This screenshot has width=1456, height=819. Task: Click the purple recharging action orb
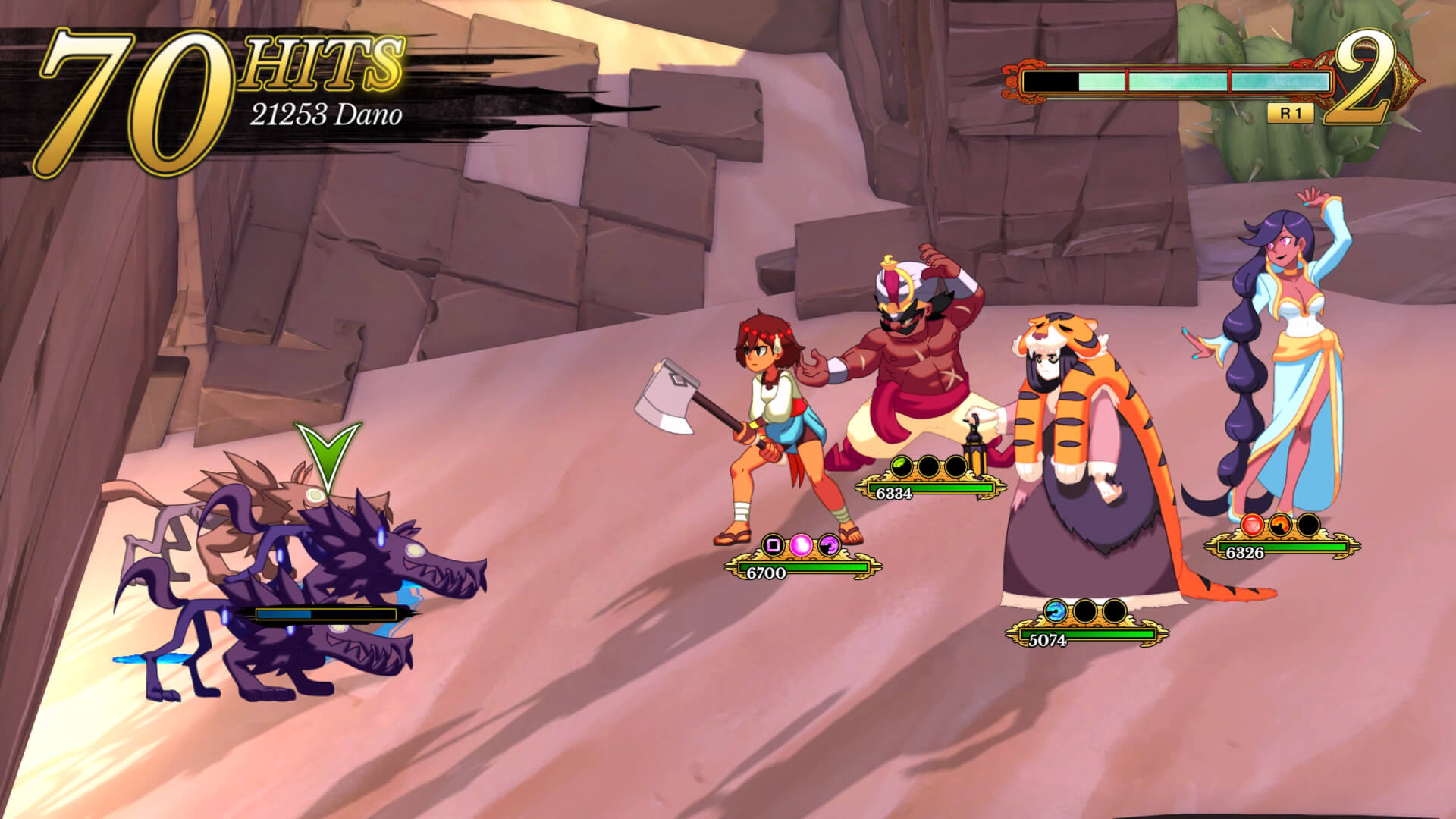[x=829, y=544]
